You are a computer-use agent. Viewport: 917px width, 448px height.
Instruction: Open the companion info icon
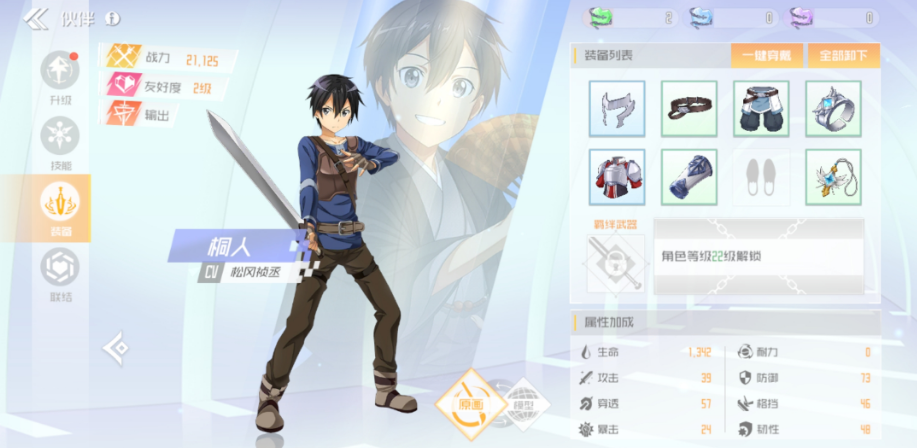coord(112,18)
